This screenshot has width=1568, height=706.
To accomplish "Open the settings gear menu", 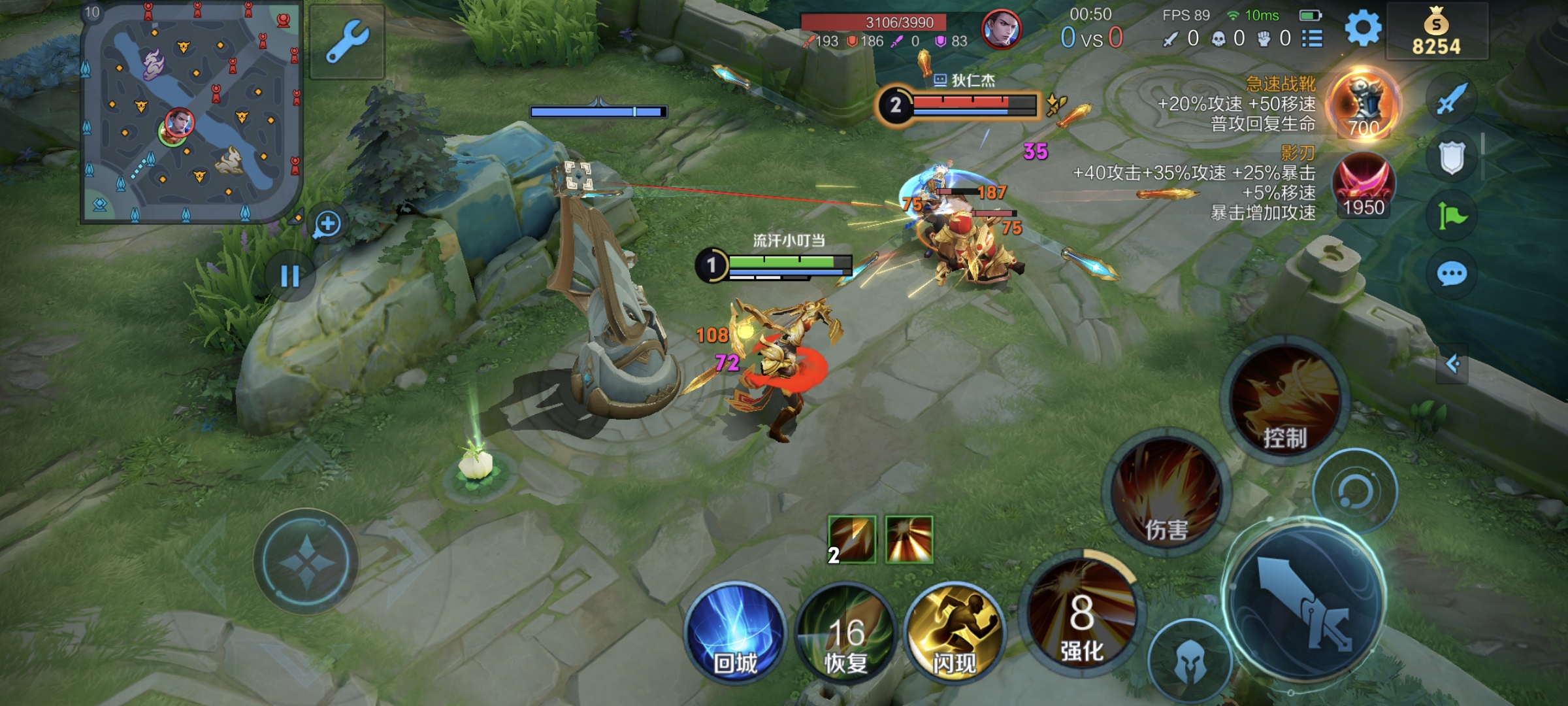I will coord(1363,29).
